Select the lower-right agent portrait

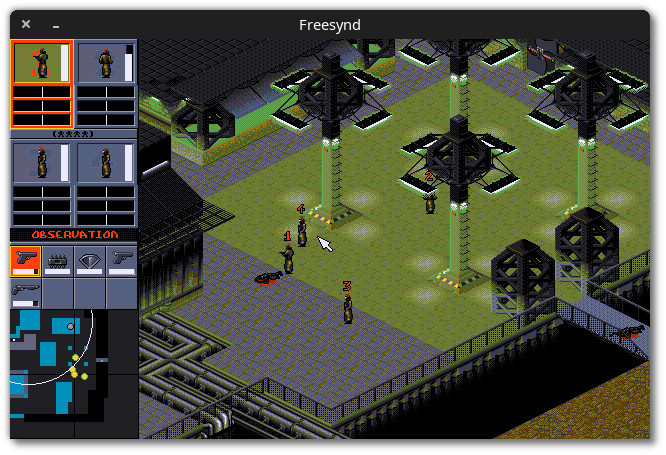(106, 163)
